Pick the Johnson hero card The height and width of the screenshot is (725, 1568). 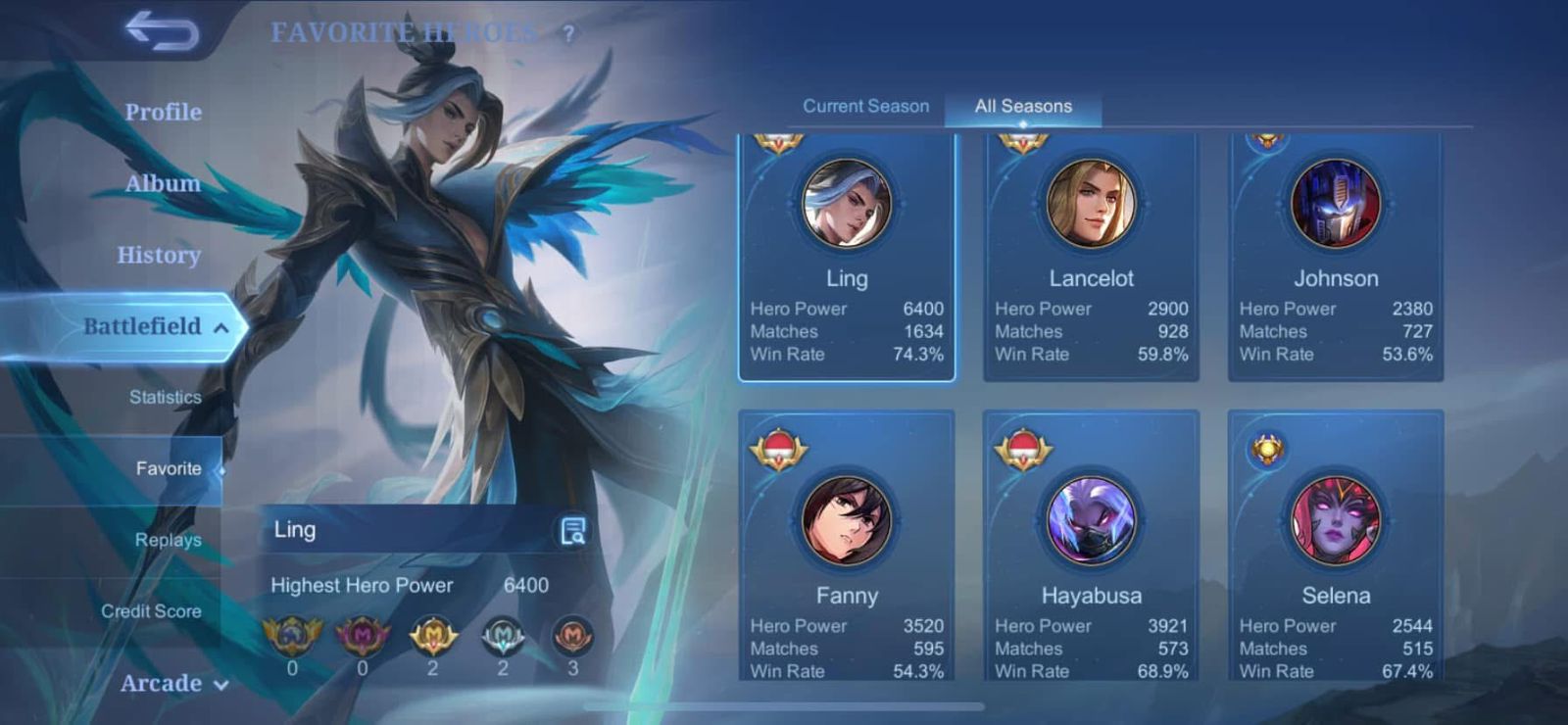1335,257
